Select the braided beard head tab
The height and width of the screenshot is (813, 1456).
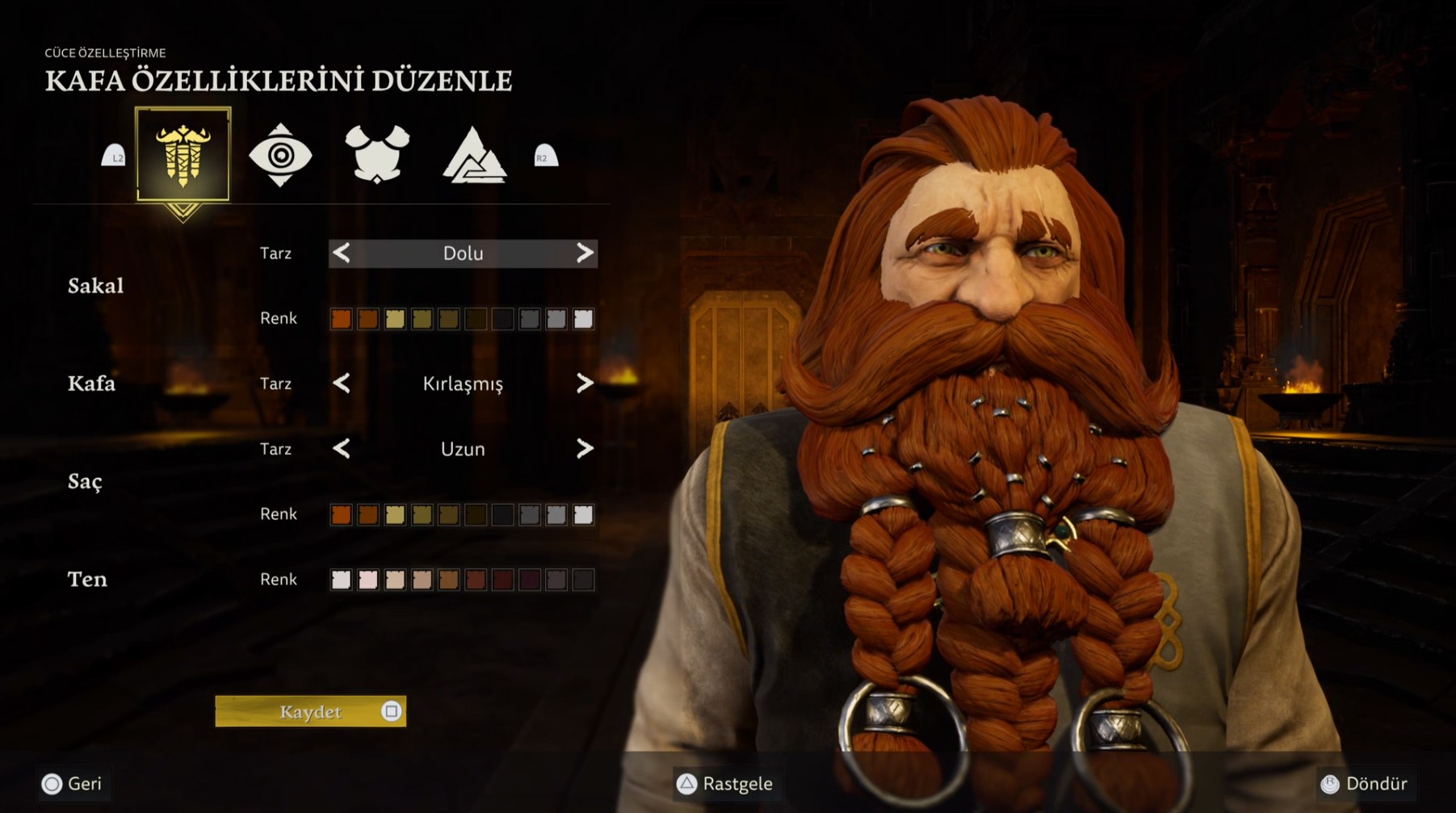pos(183,153)
